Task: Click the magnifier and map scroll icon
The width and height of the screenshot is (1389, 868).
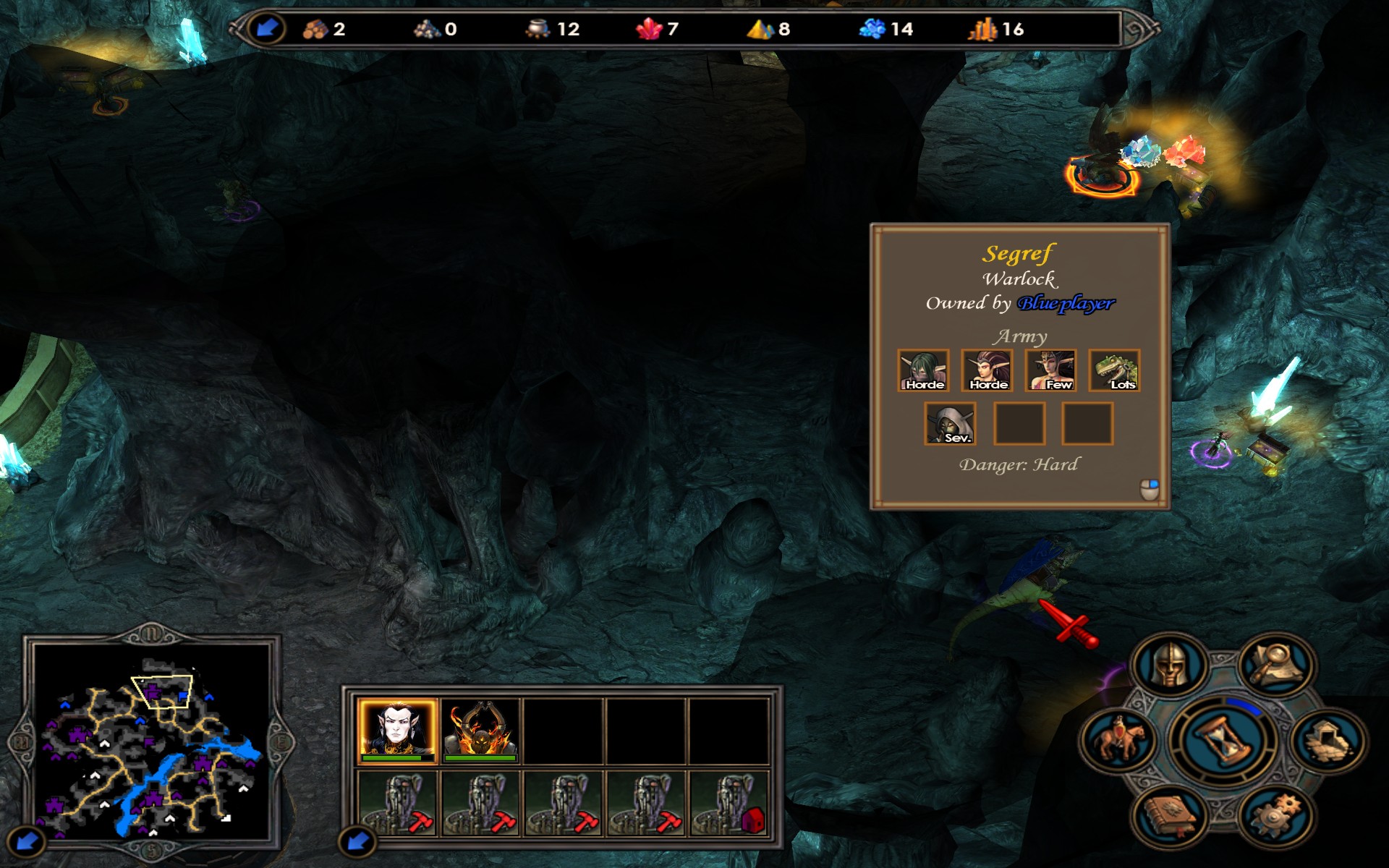Action: click(x=1275, y=664)
